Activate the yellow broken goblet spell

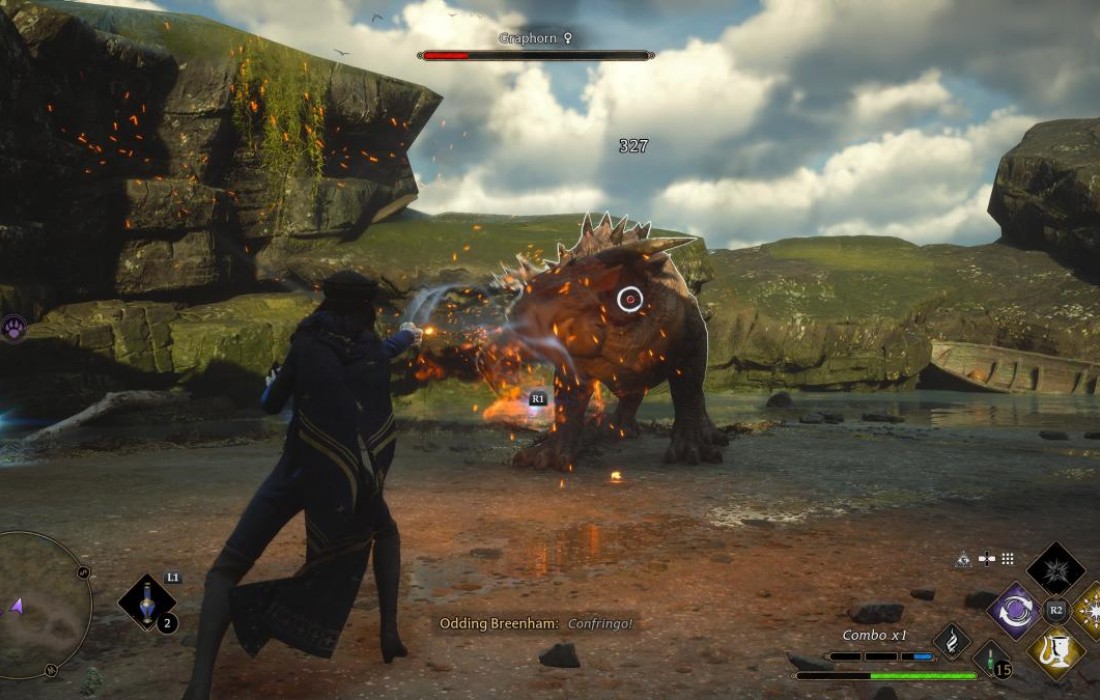[x=1056, y=651]
